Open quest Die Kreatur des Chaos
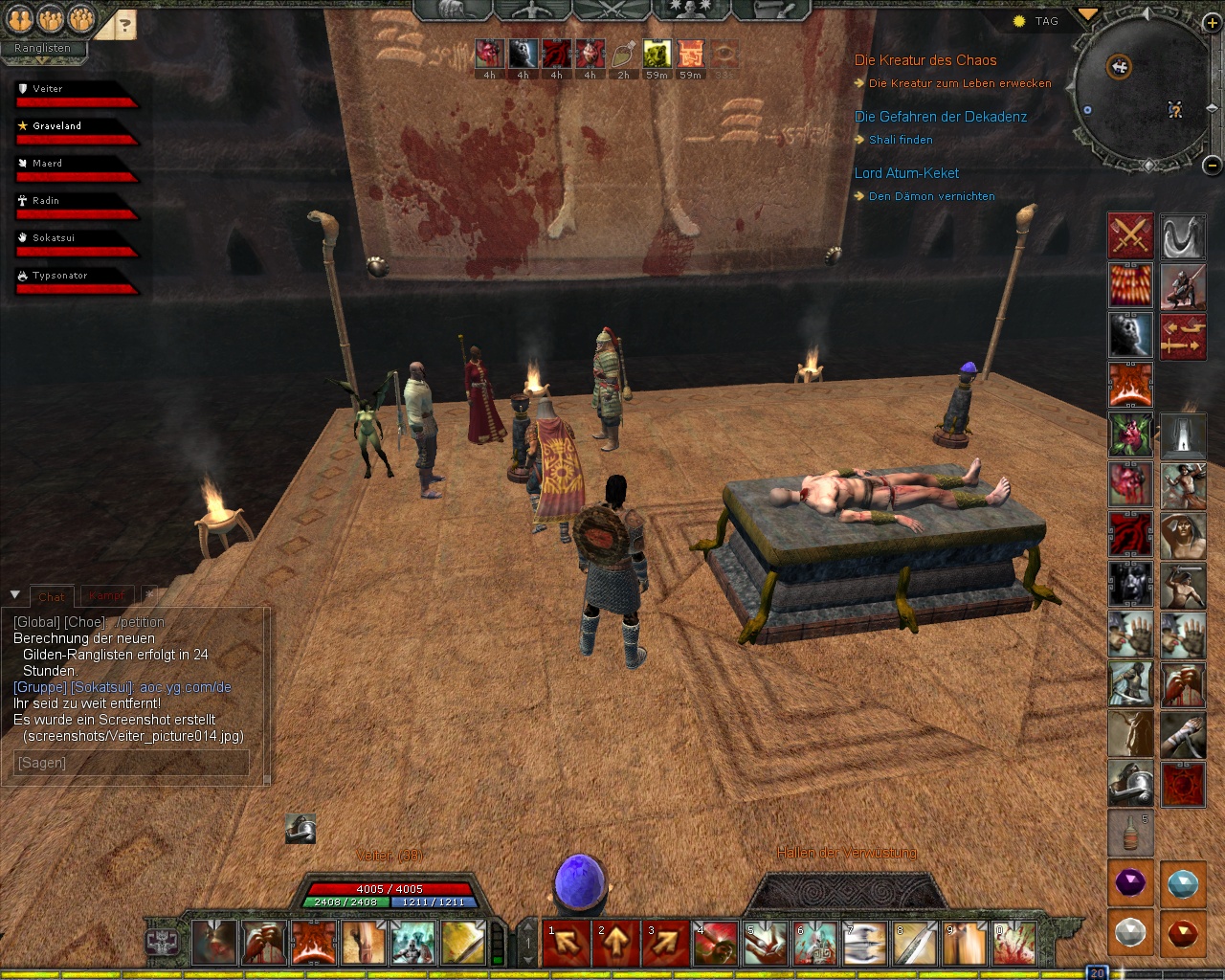This screenshot has width=1225, height=980. (924, 60)
